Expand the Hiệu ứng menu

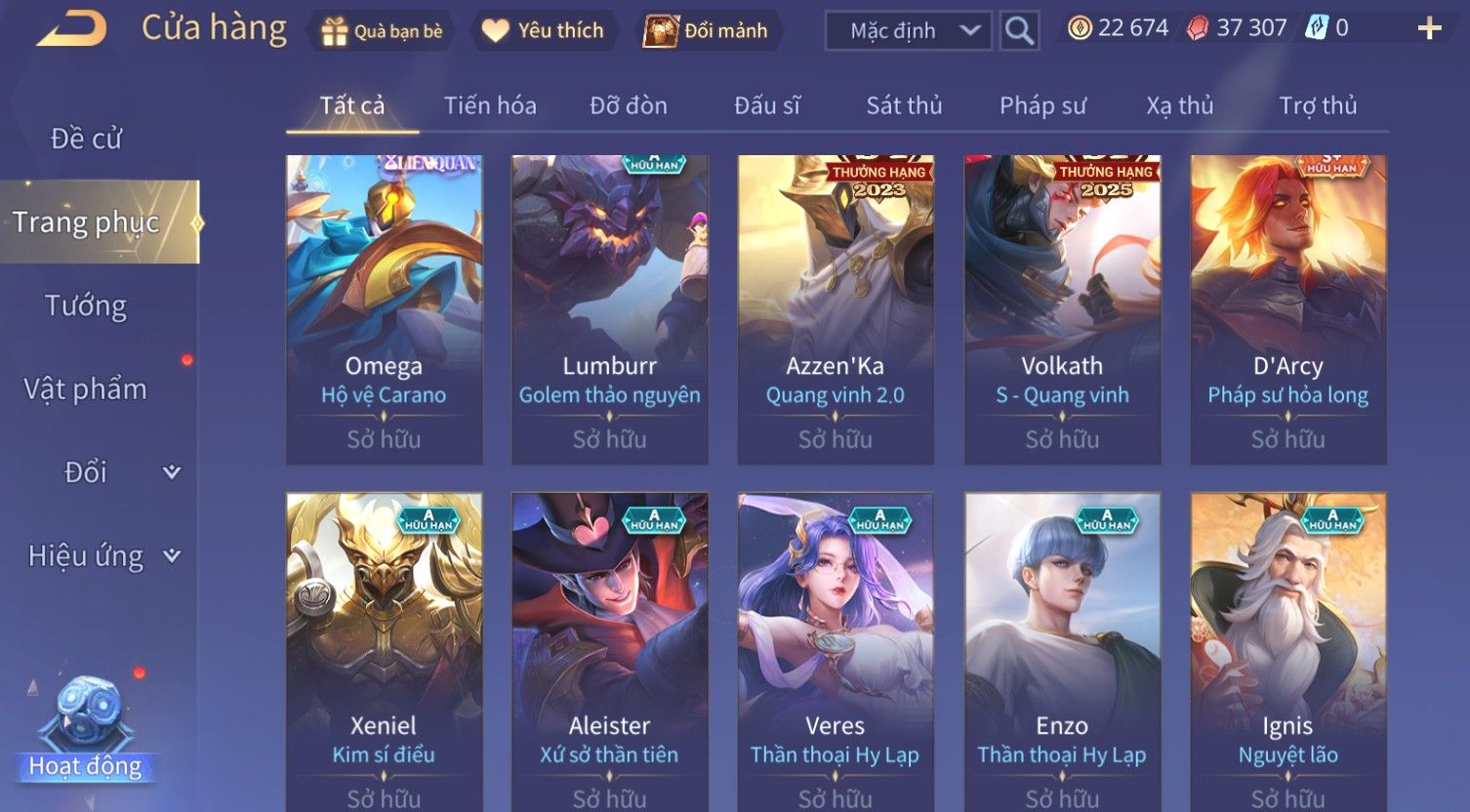pos(102,556)
